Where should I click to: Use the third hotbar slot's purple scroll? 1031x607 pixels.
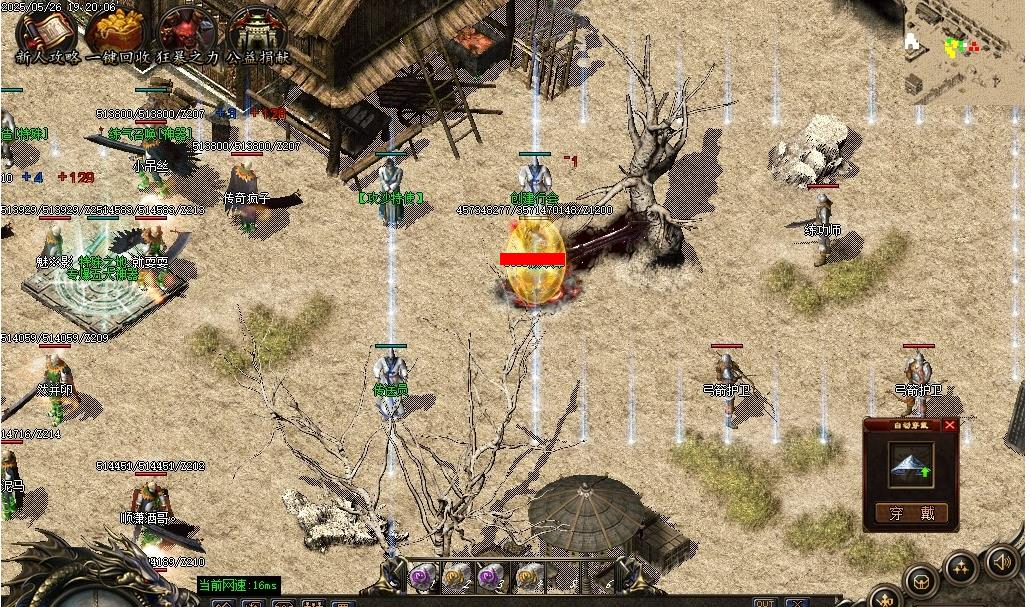[x=492, y=575]
